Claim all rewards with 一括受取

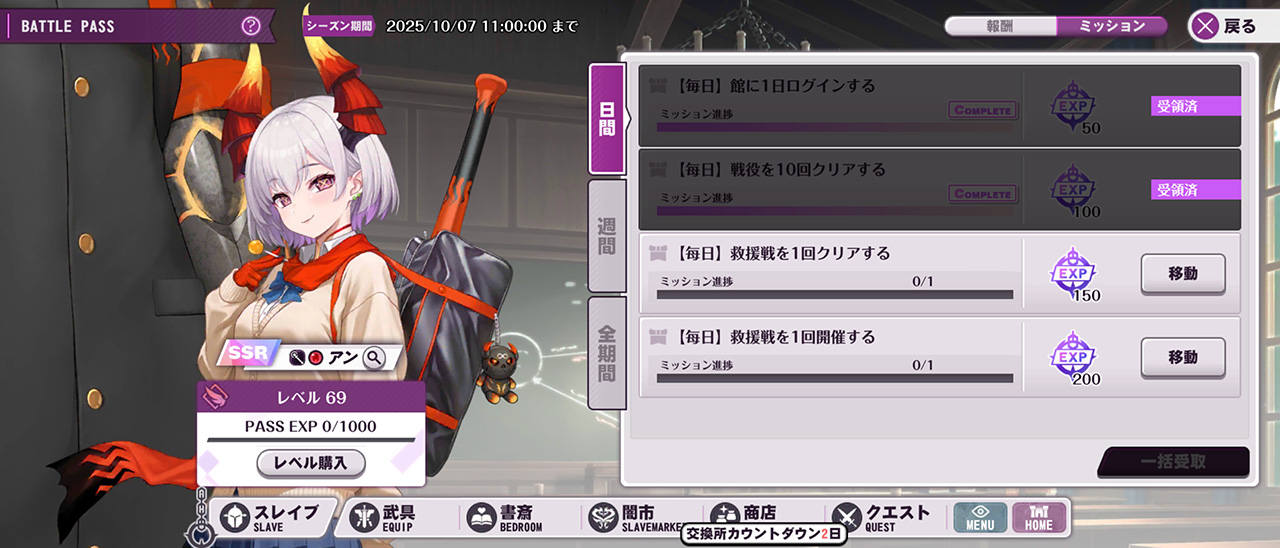tap(1174, 461)
